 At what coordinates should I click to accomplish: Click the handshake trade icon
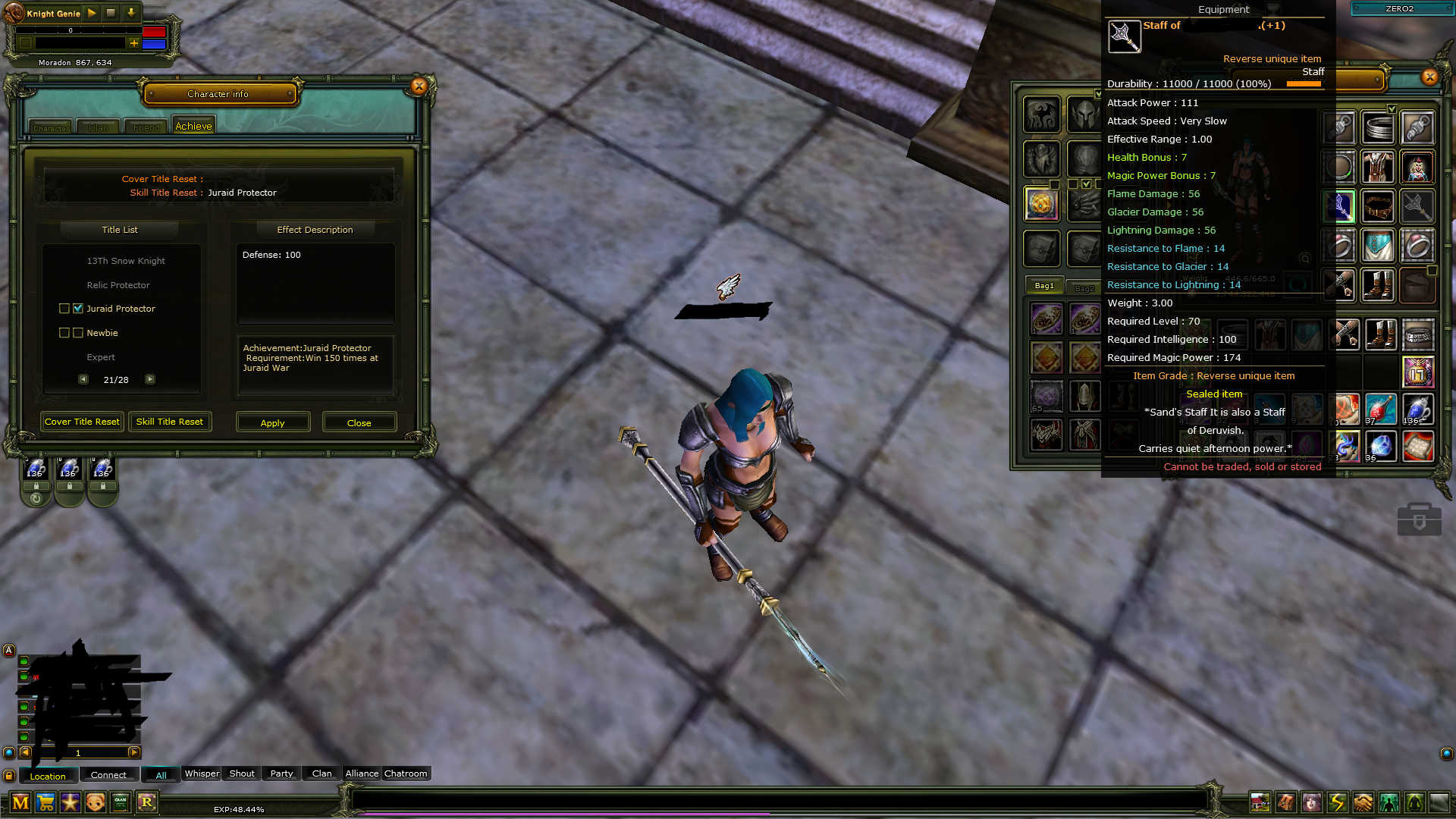(x=1364, y=802)
